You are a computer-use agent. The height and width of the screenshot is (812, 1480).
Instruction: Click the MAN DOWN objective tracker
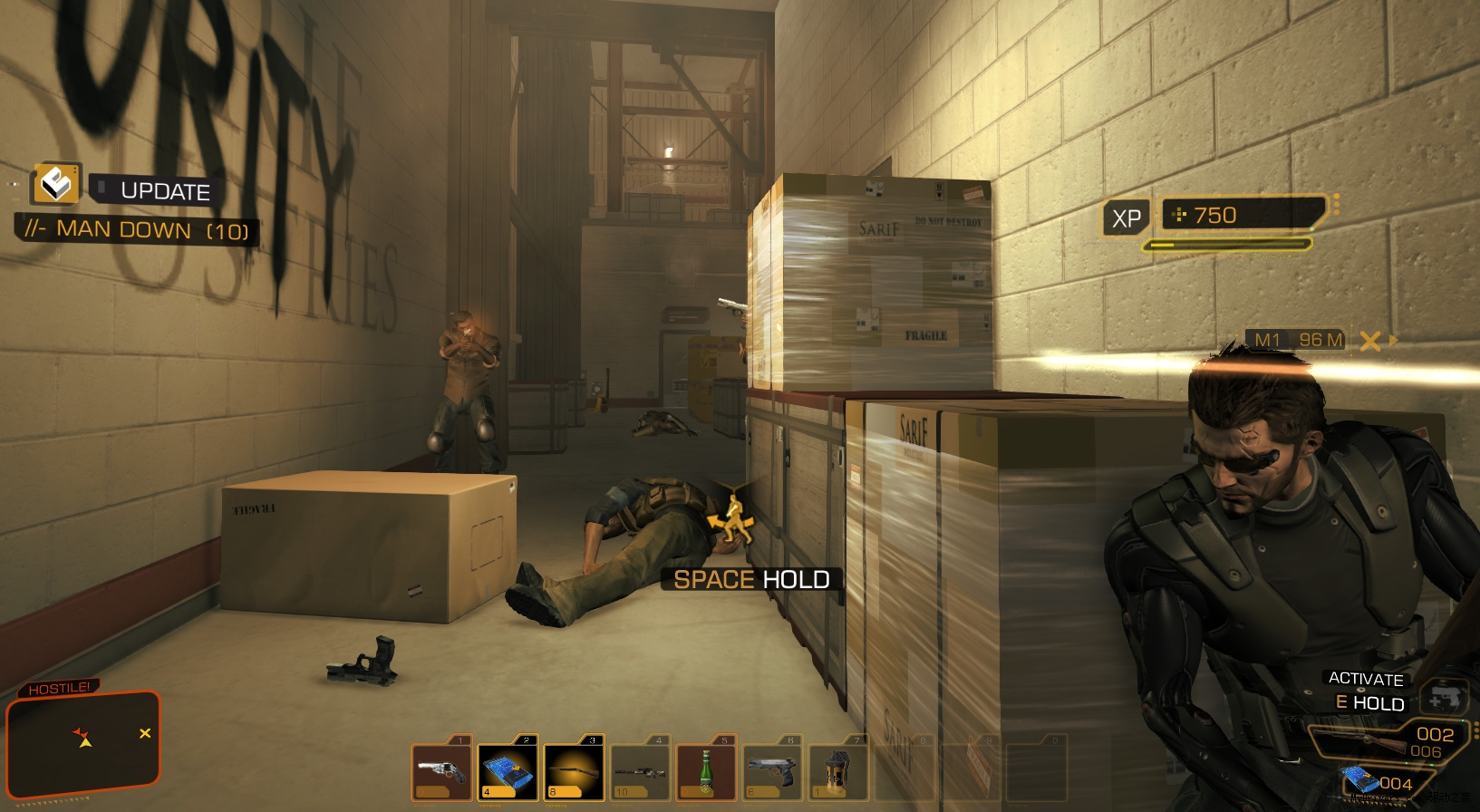coord(138,229)
